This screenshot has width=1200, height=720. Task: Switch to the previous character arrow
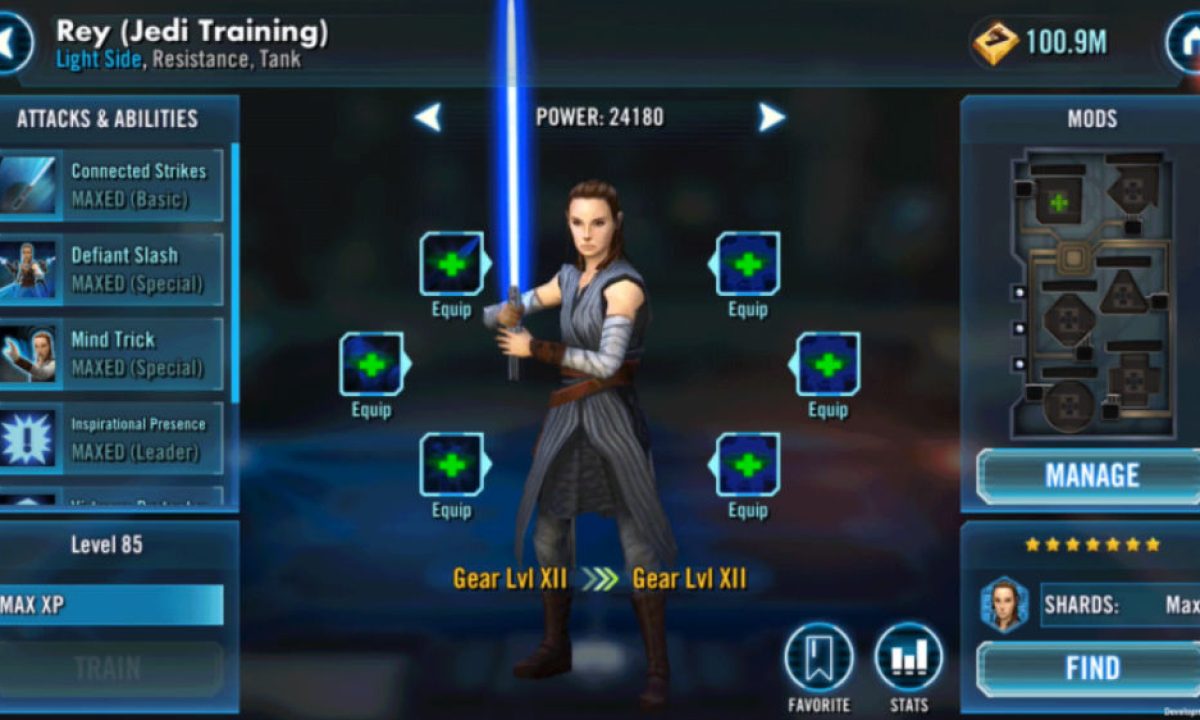point(428,118)
